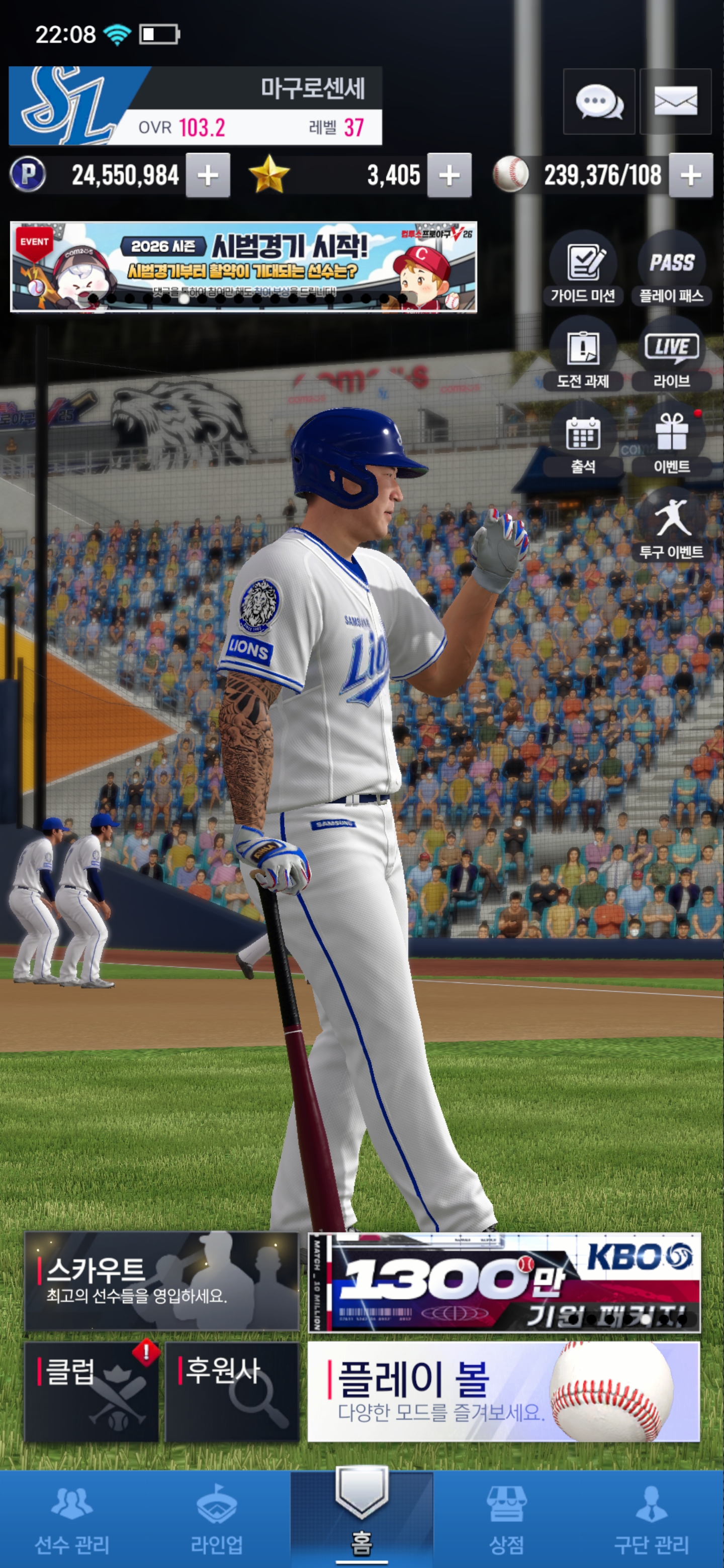Open the 투구 이벤트 pitching event

pyautogui.click(x=672, y=525)
